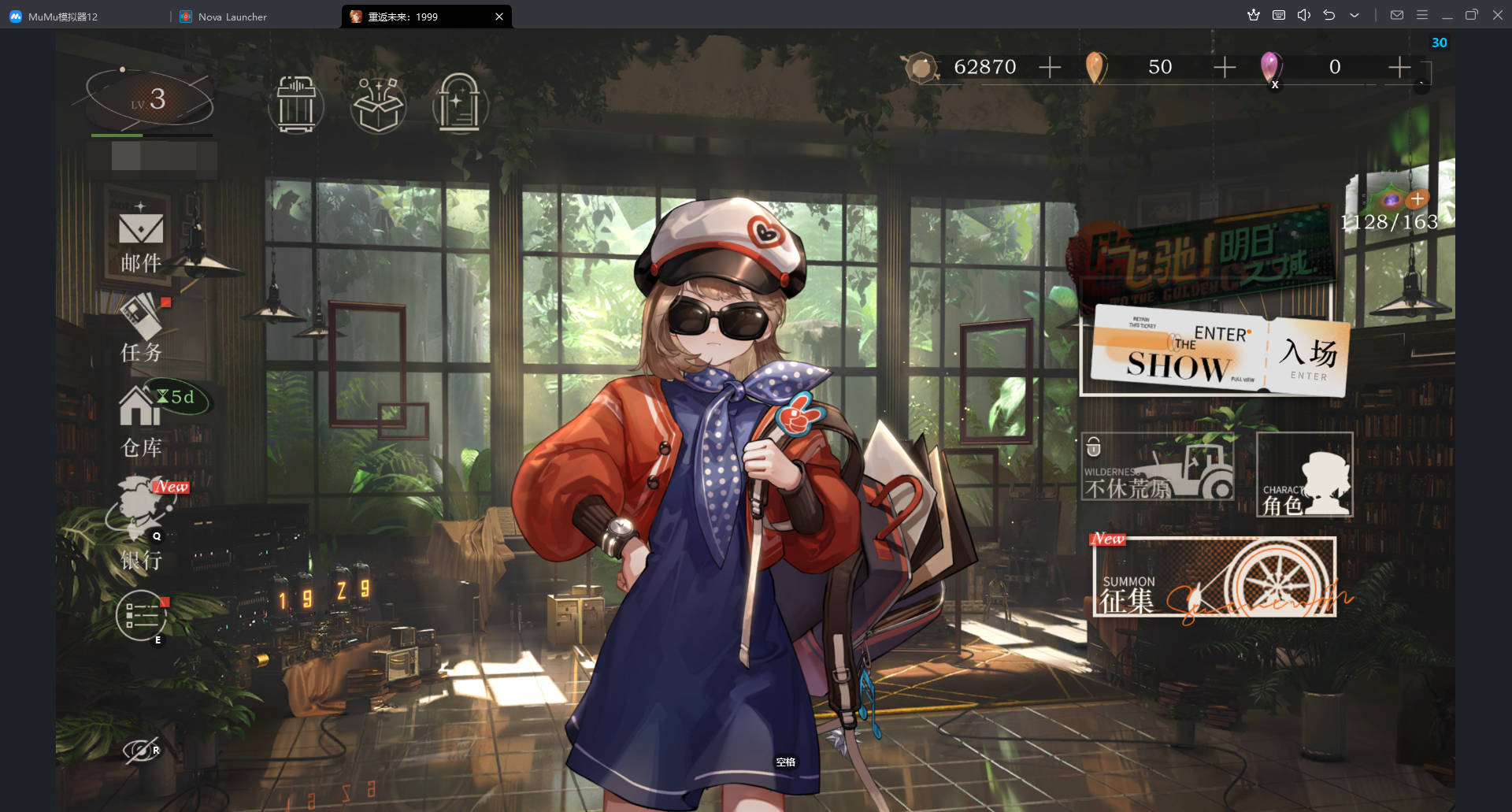
Task: Open the 任务 tasks menu
Action: tap(142, 329)
